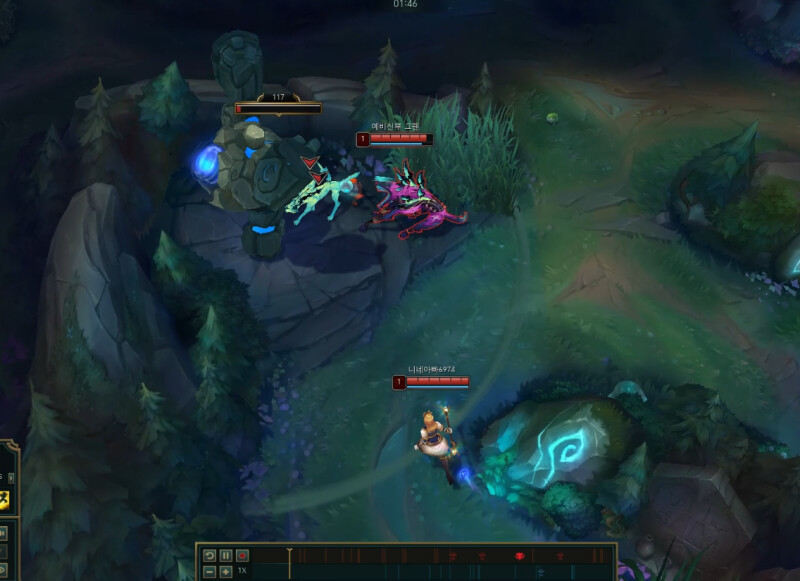800x581 pixels.
Task: Expand the side panel with the small arrow
Action: tap(11, 477)
